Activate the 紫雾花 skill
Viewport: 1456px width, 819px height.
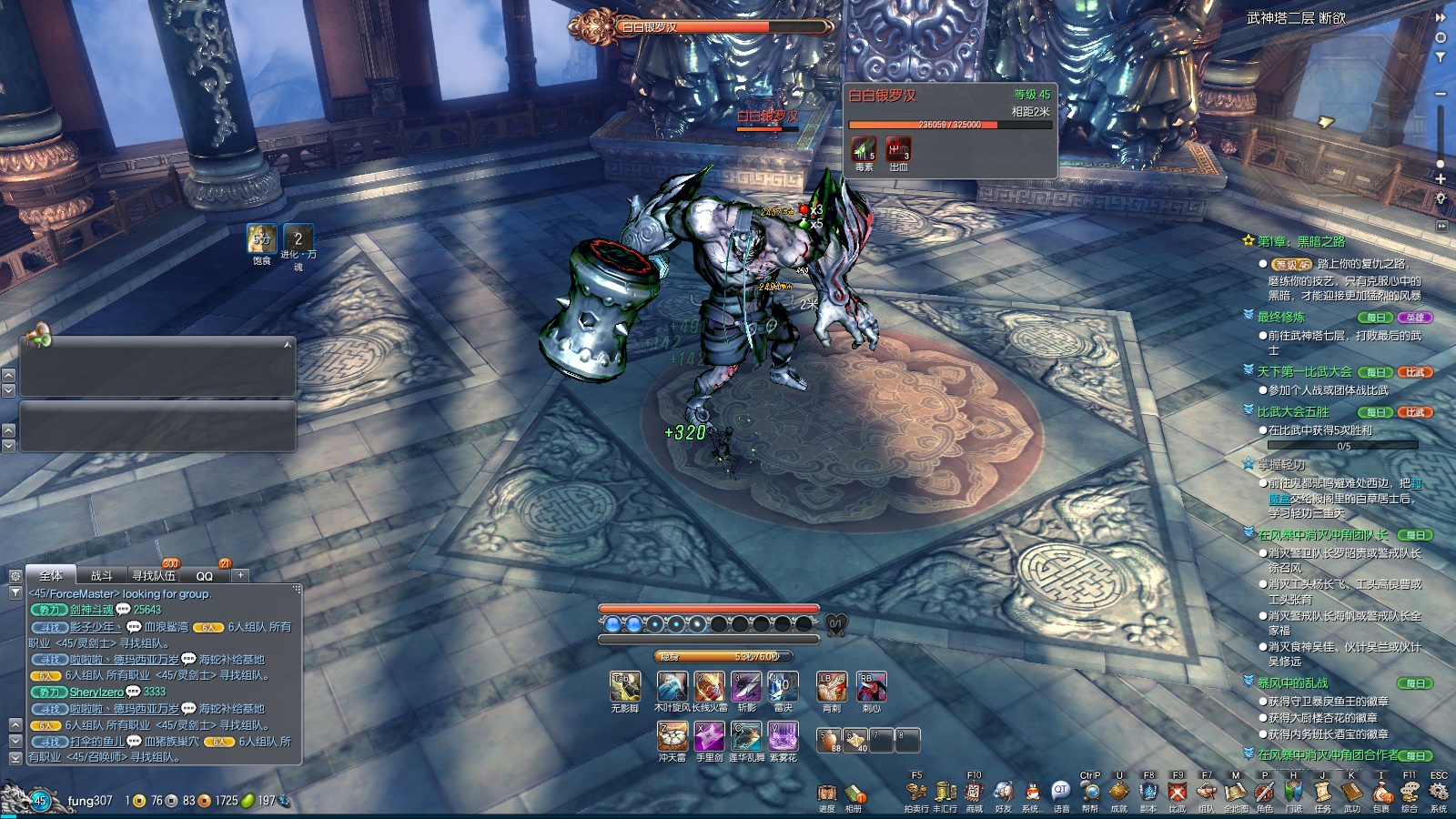click(x=783, y=736)
